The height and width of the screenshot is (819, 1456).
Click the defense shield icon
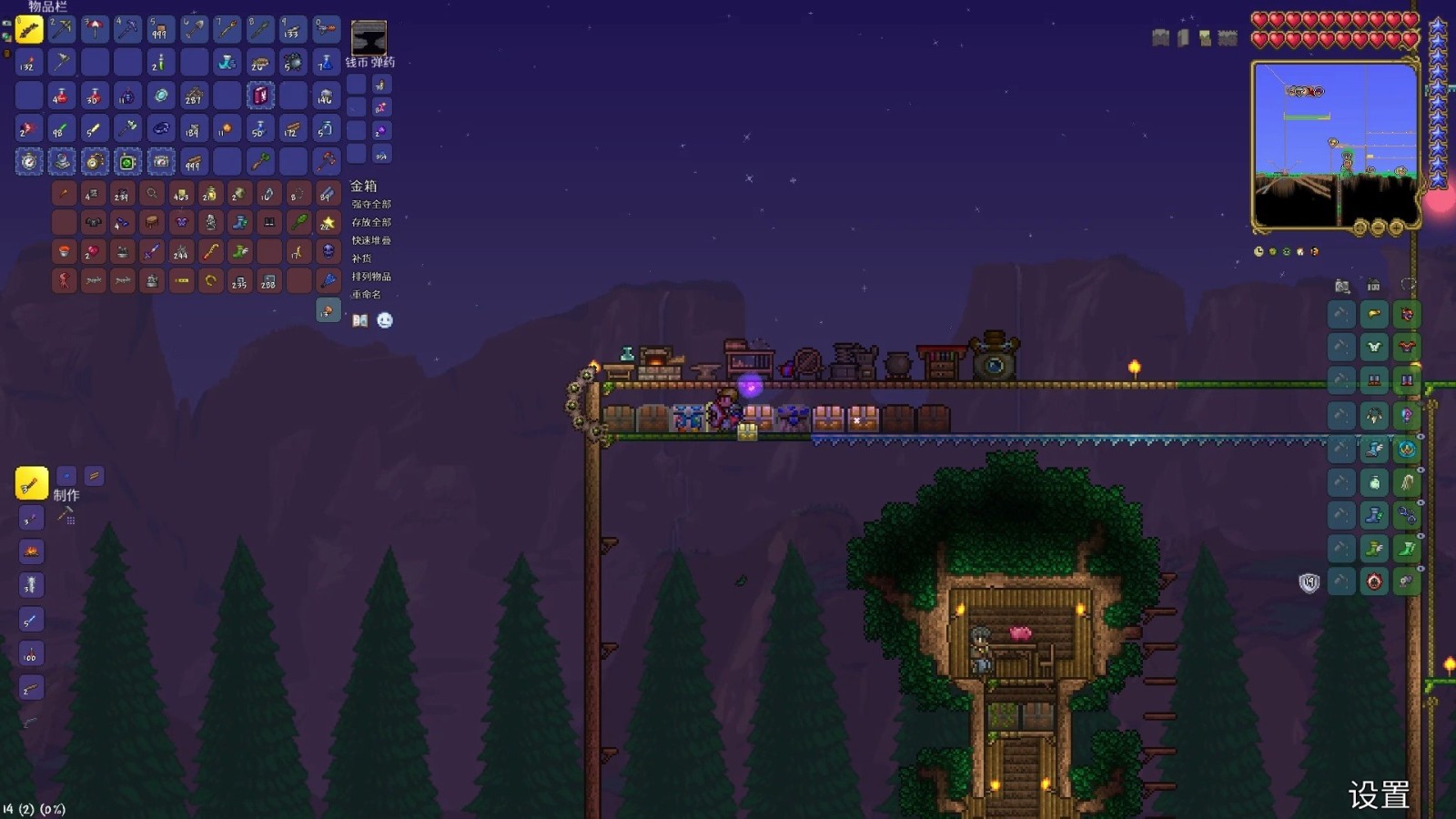coord(1309,582)
